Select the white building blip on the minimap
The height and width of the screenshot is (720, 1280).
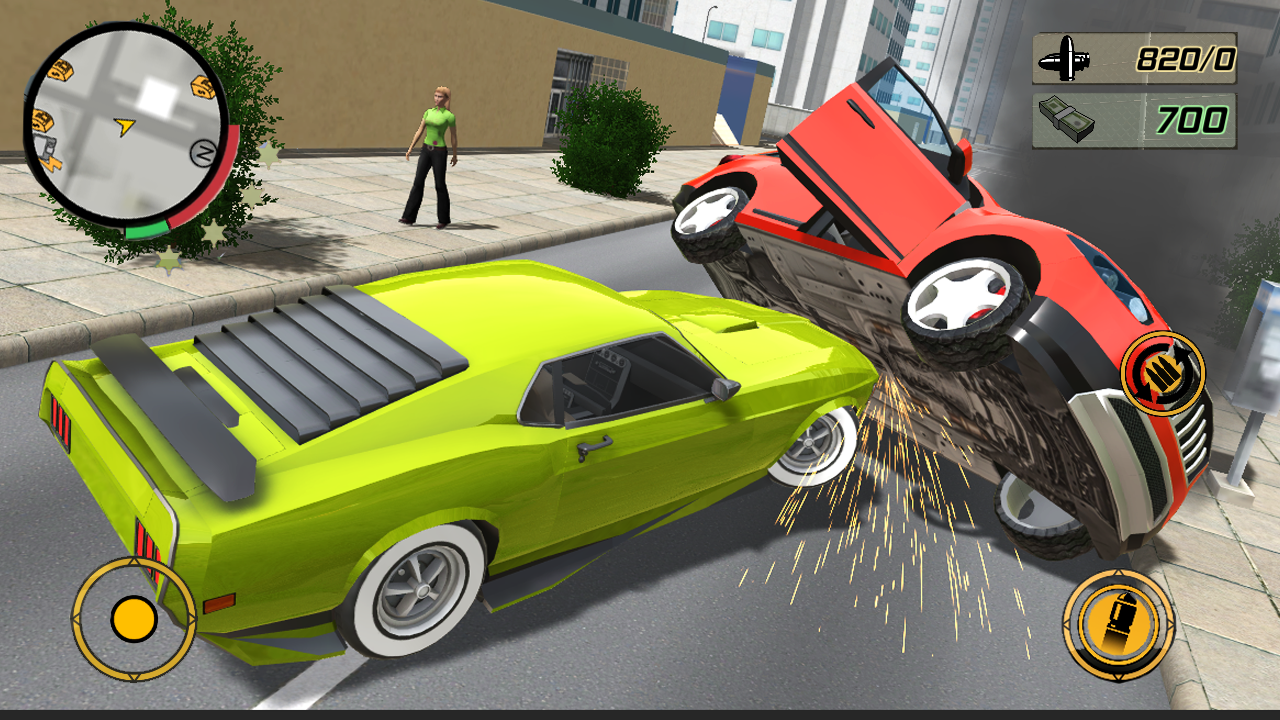(x=157, y=95)
